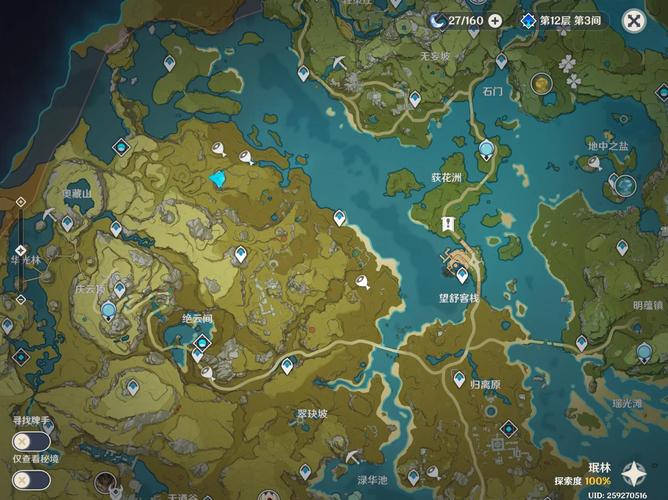Select the waypoint below 绝云间 label
Viewport: 668px width, 500px height.
coord(197,353)
